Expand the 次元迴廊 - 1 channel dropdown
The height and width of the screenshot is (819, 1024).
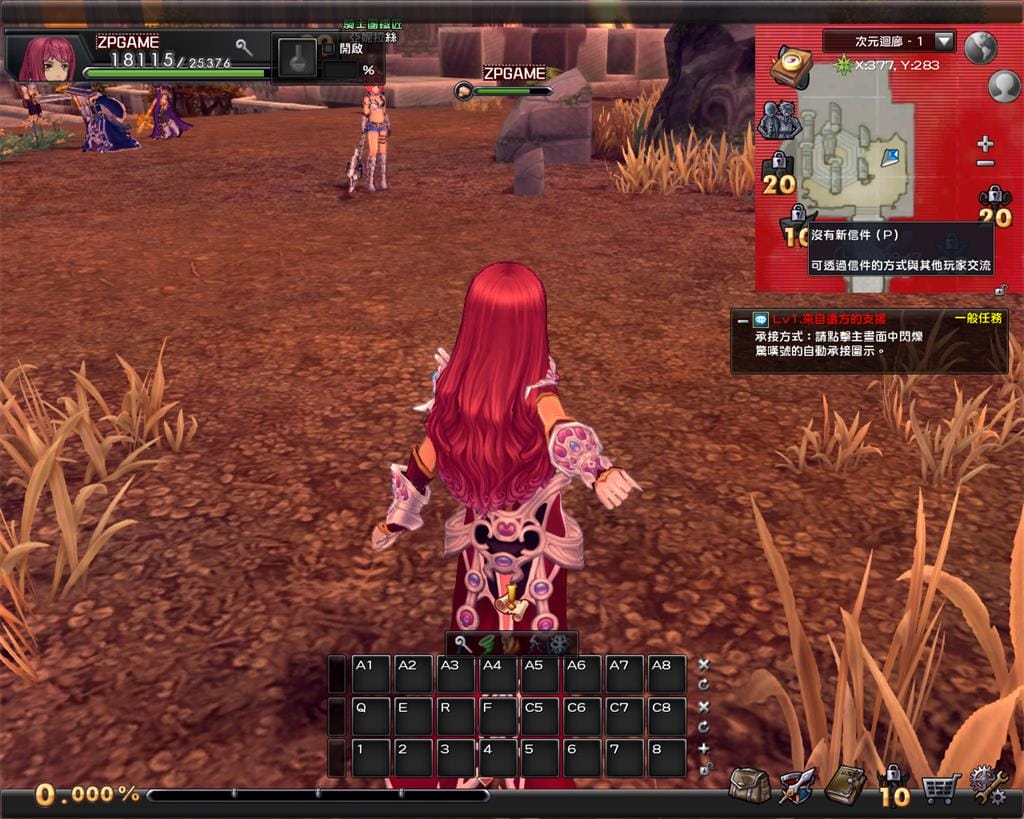[944, 42]
